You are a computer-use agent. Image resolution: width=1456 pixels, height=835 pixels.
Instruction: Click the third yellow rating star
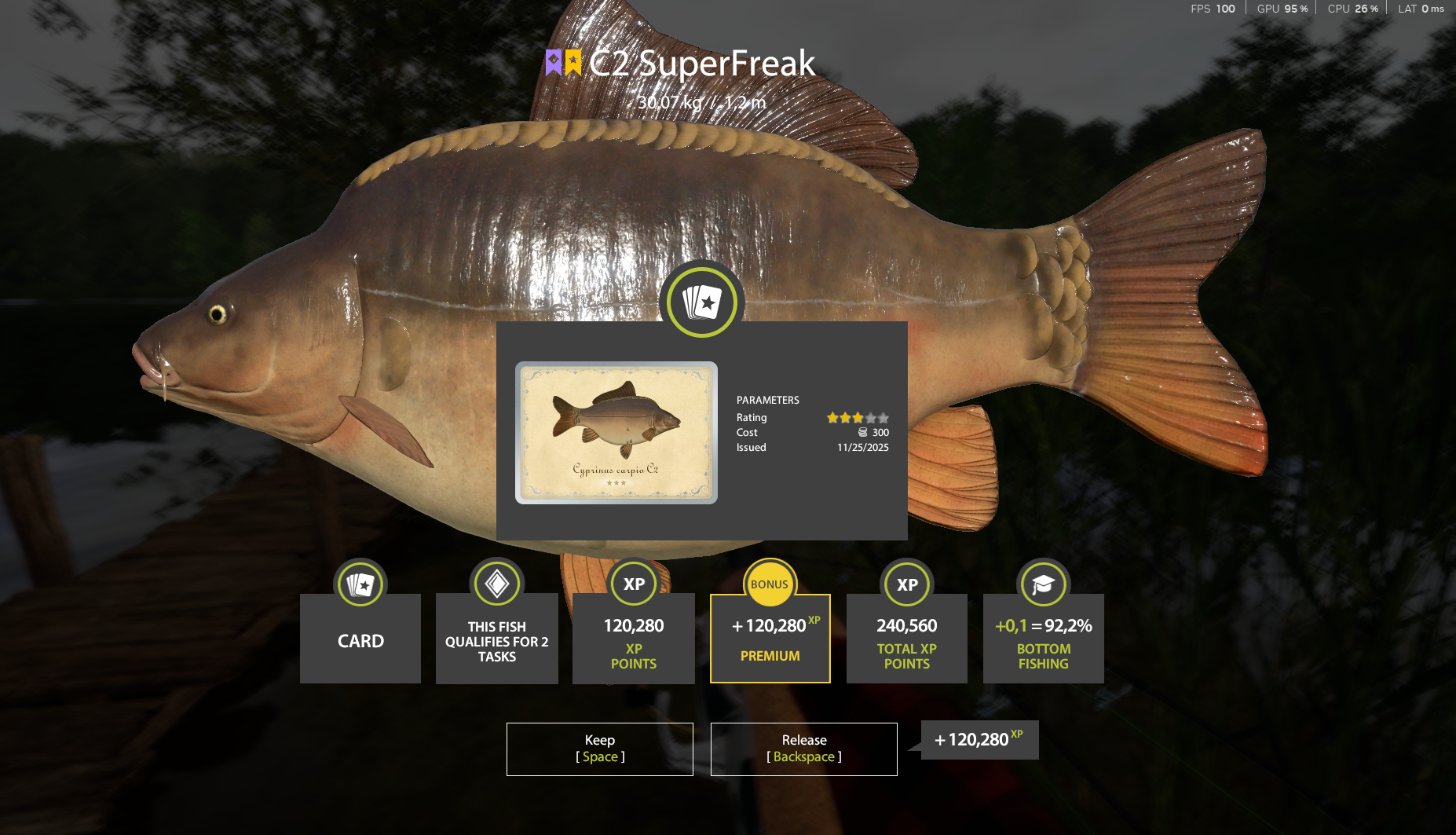point(858,417)
